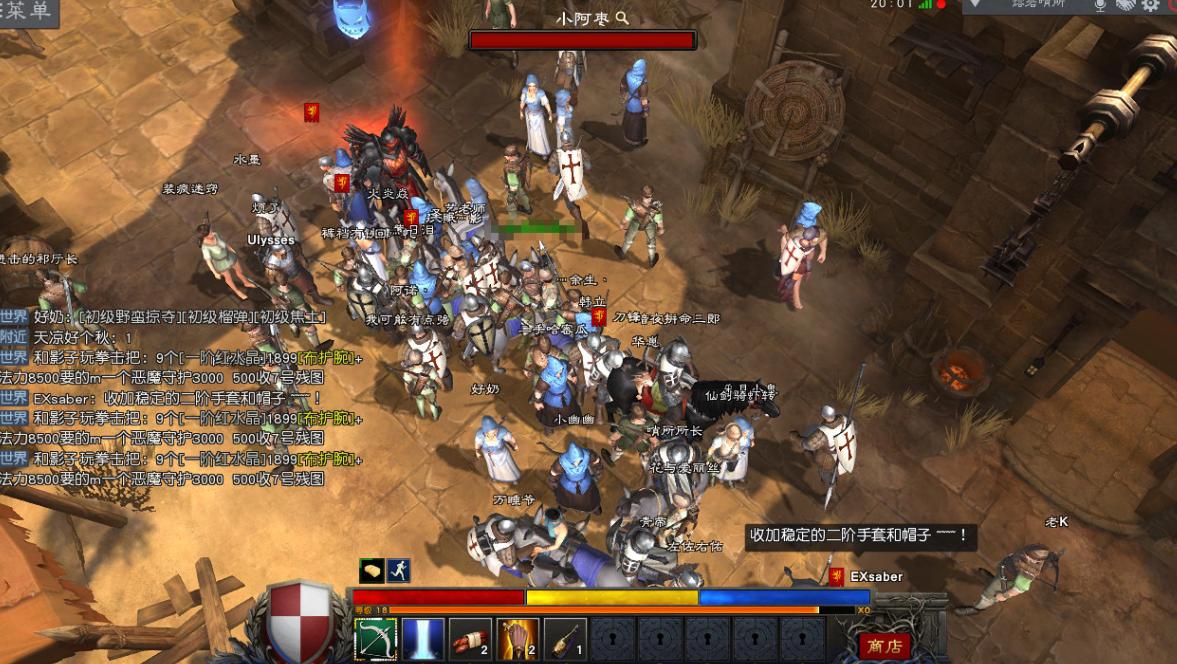Inspect target 小阿枣 with magnifier icon
Image resolution: width=1177 pixels, height=664 pixels.
click(x=622, y=18)
